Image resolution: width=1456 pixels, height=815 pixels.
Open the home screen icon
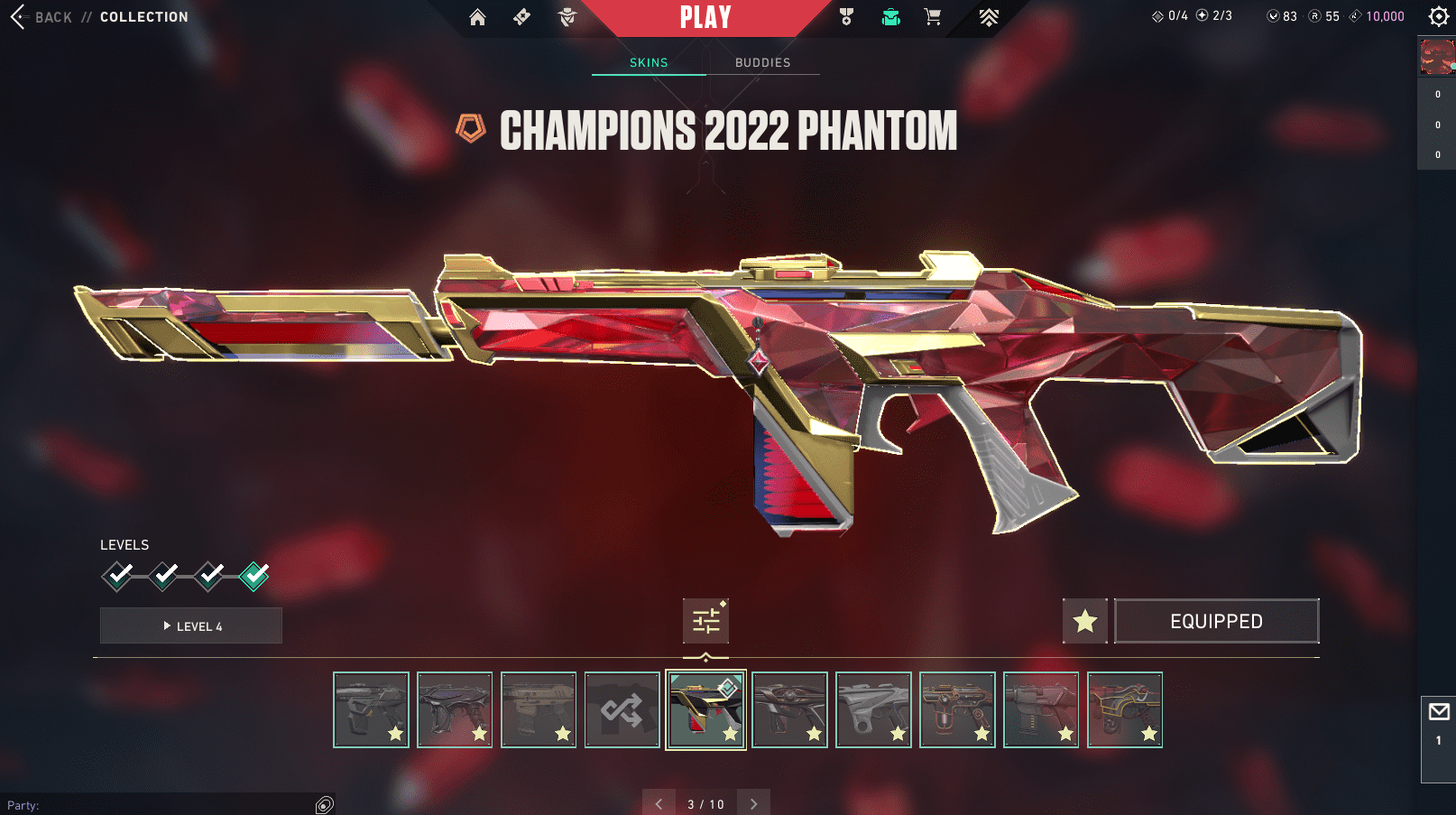coord(477,17)
